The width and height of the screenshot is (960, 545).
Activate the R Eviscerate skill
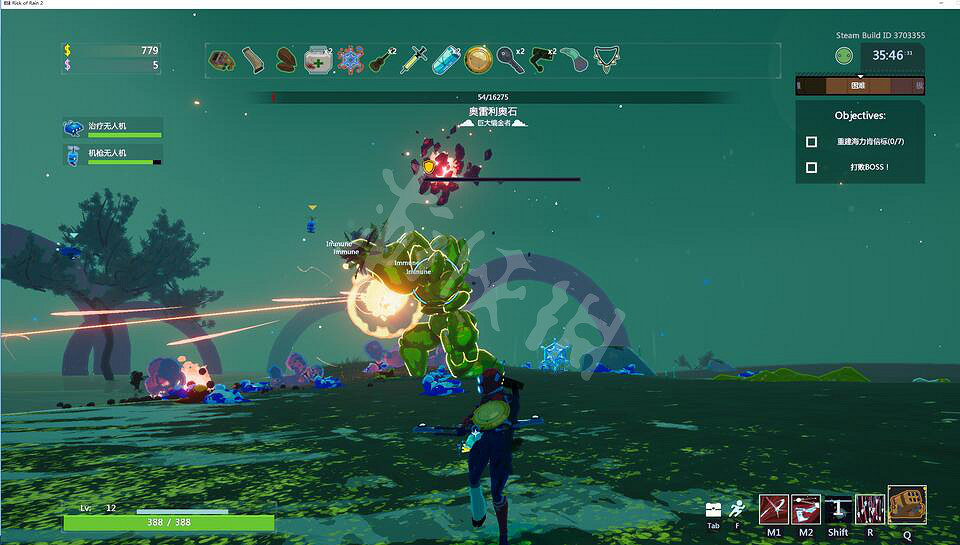click(x=870, y=509)
